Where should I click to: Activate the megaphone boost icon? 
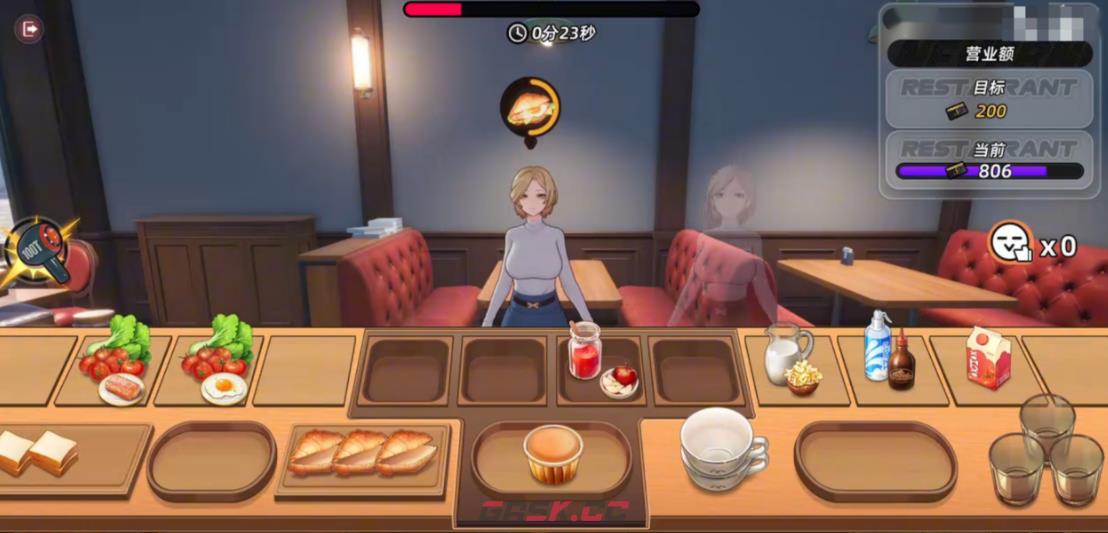click(x=39, y=253)
